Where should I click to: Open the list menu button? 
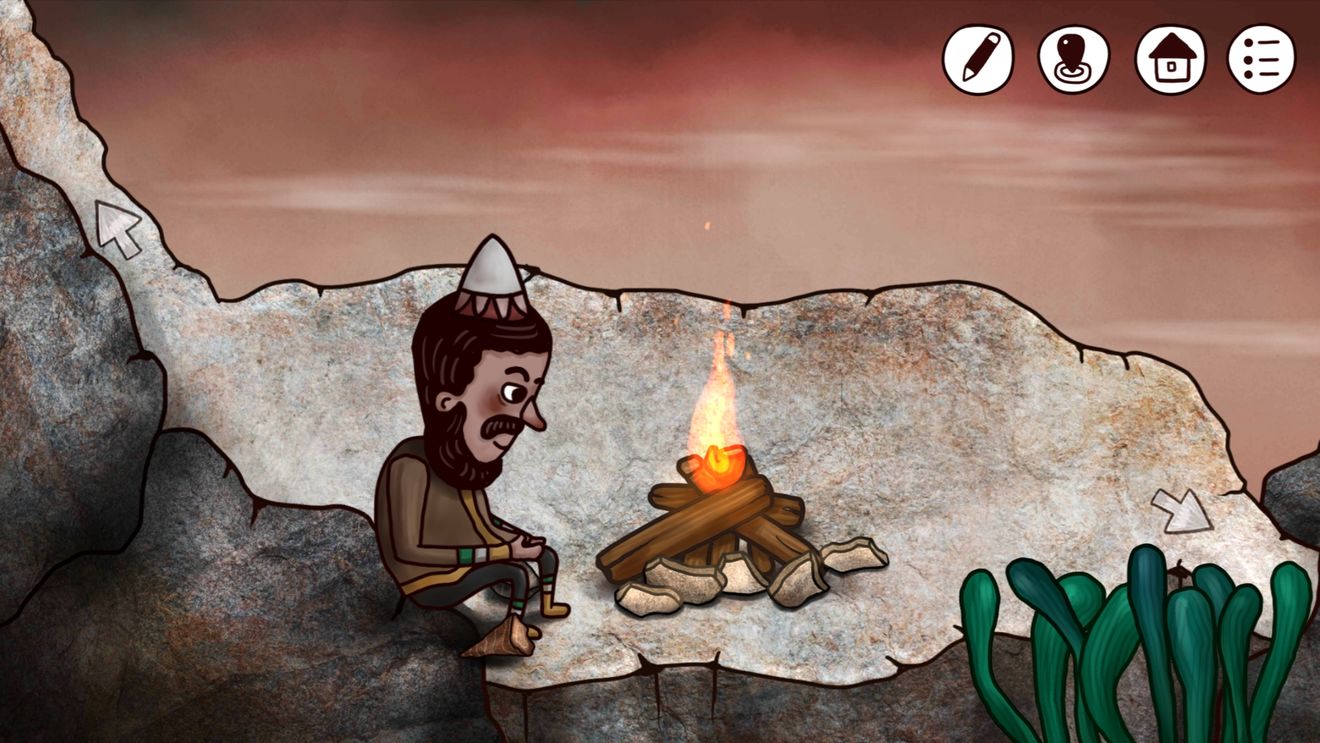tap(1261, 58)
